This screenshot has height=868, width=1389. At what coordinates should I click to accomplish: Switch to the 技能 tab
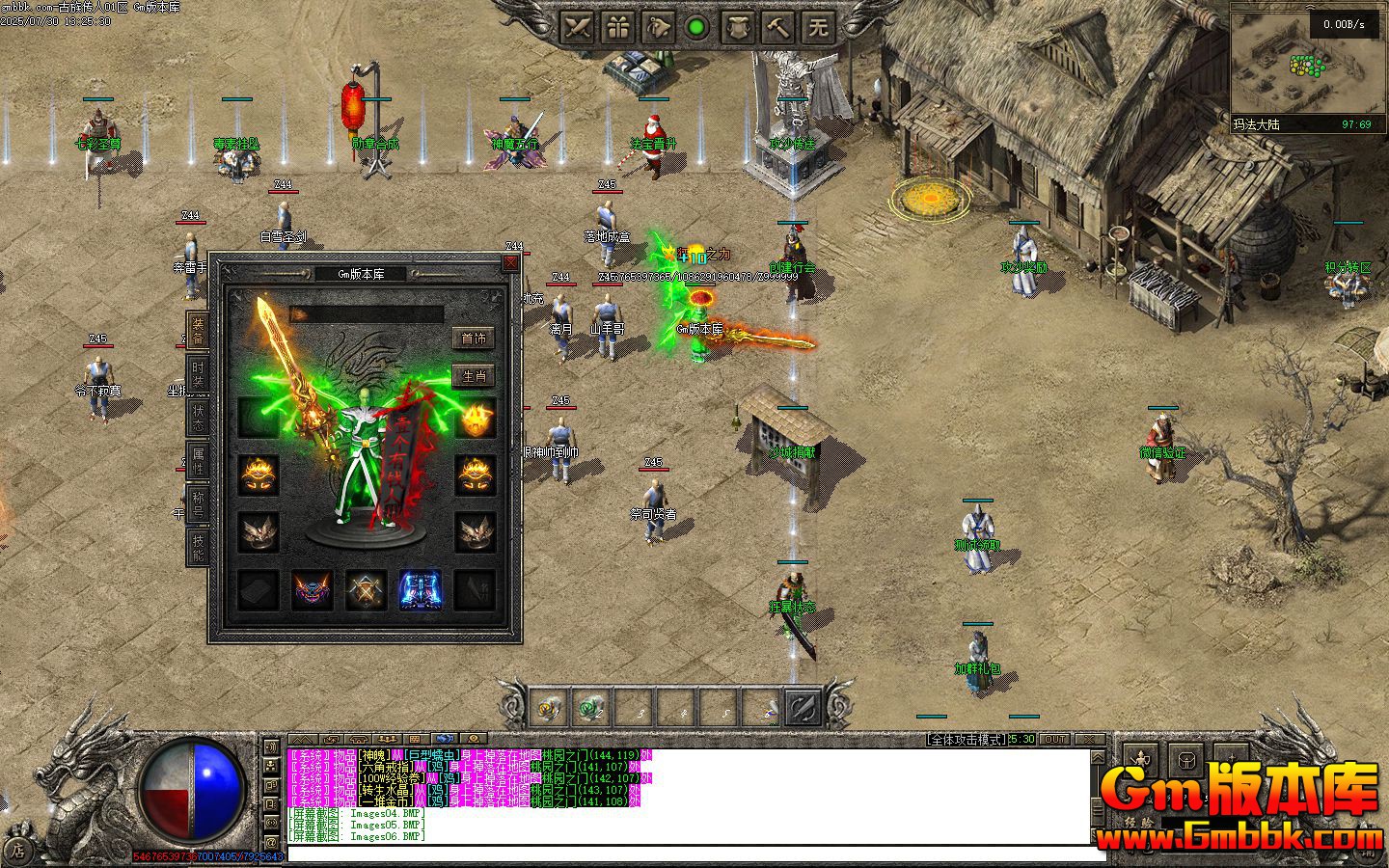click(198, 547)
